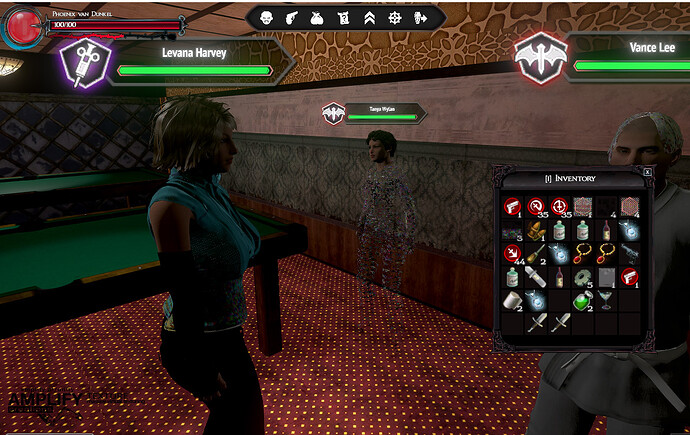Select the gear cog item slot
690x435 pixels.
click(581, 276)
